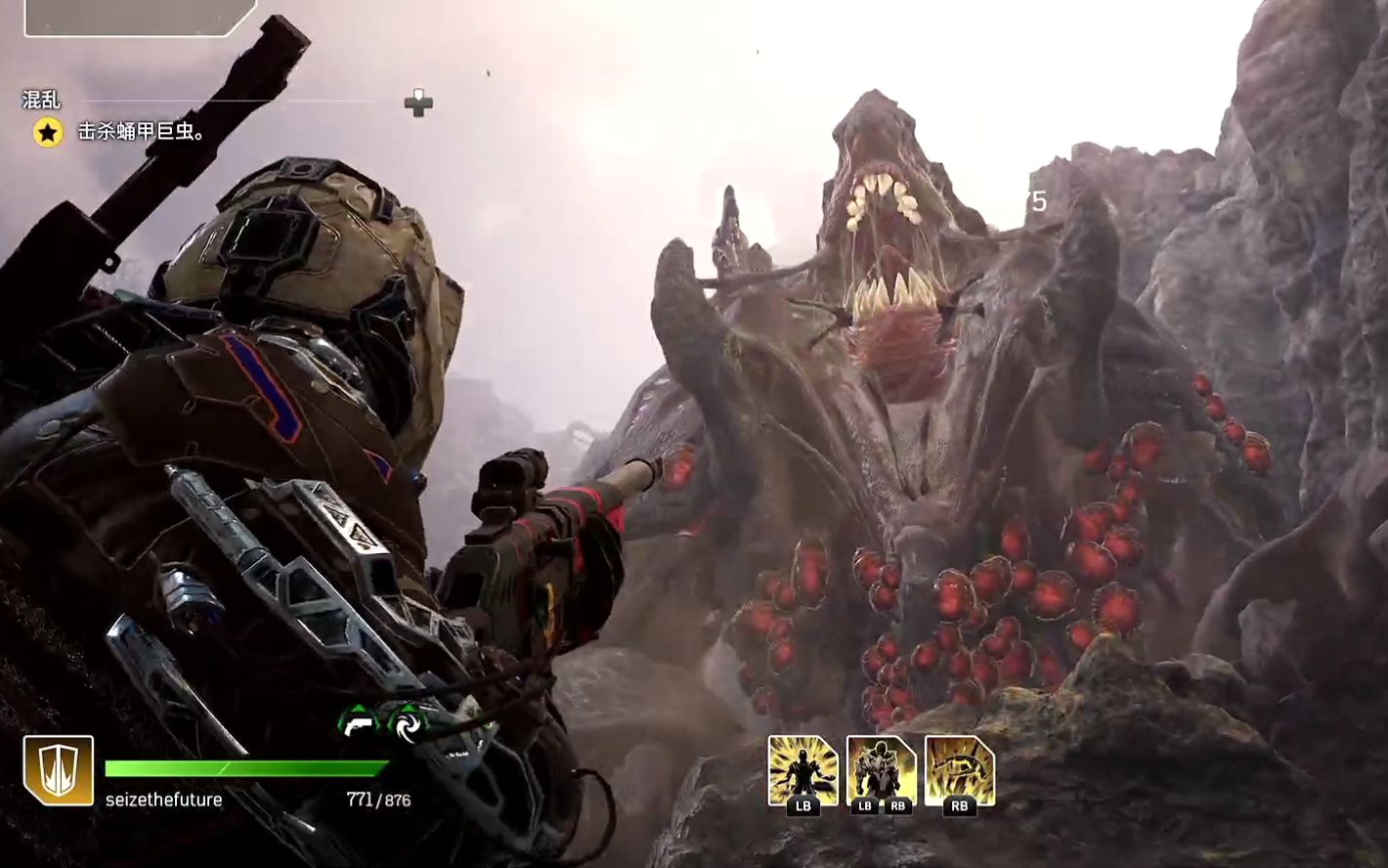Screen dimensions: 1388x868
Task: Click the 混乱 mission title
Action: coord(41,100)
